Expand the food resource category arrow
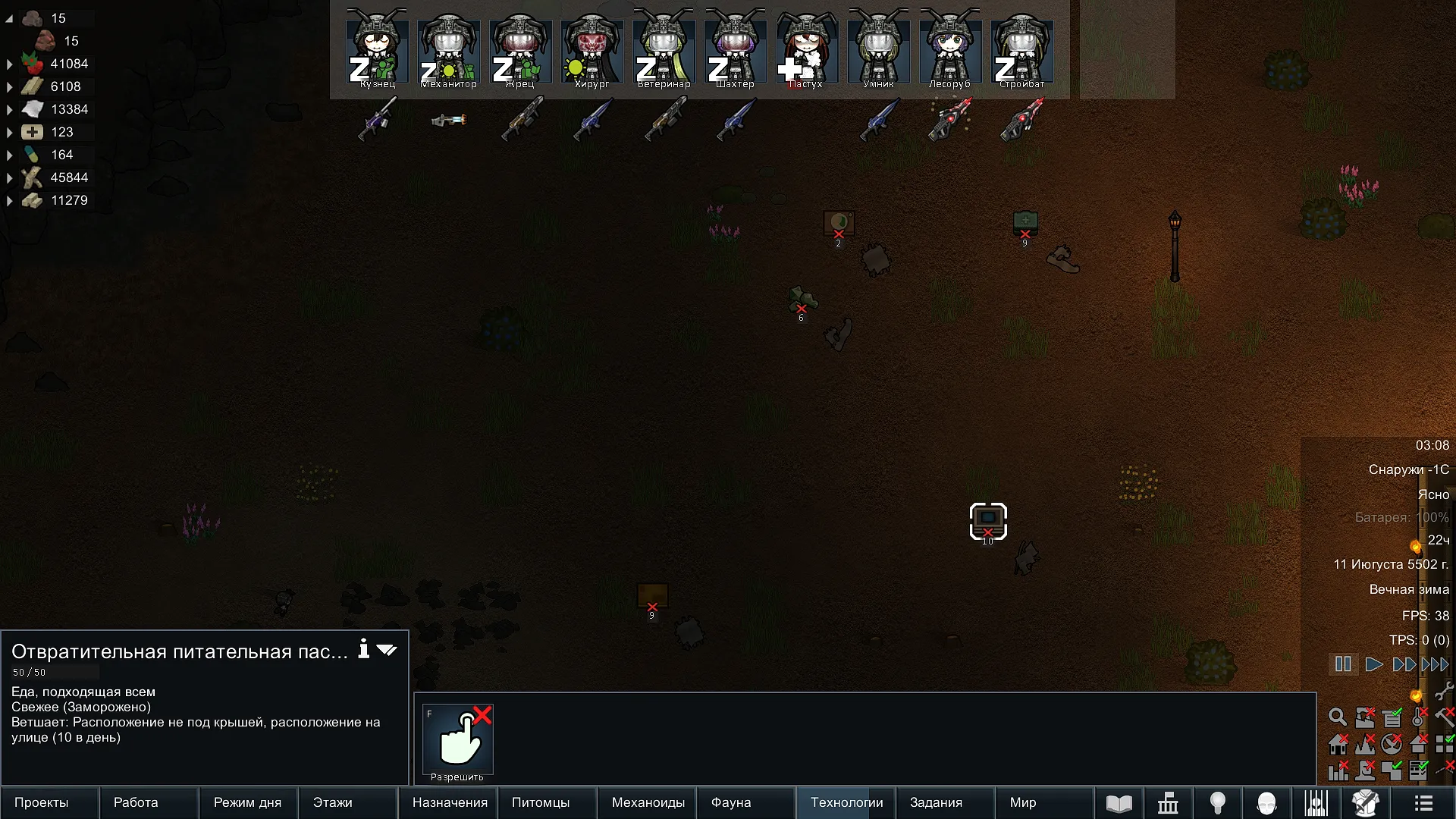The width and height of the screenshot is (1456, 819). click(9, 64)
